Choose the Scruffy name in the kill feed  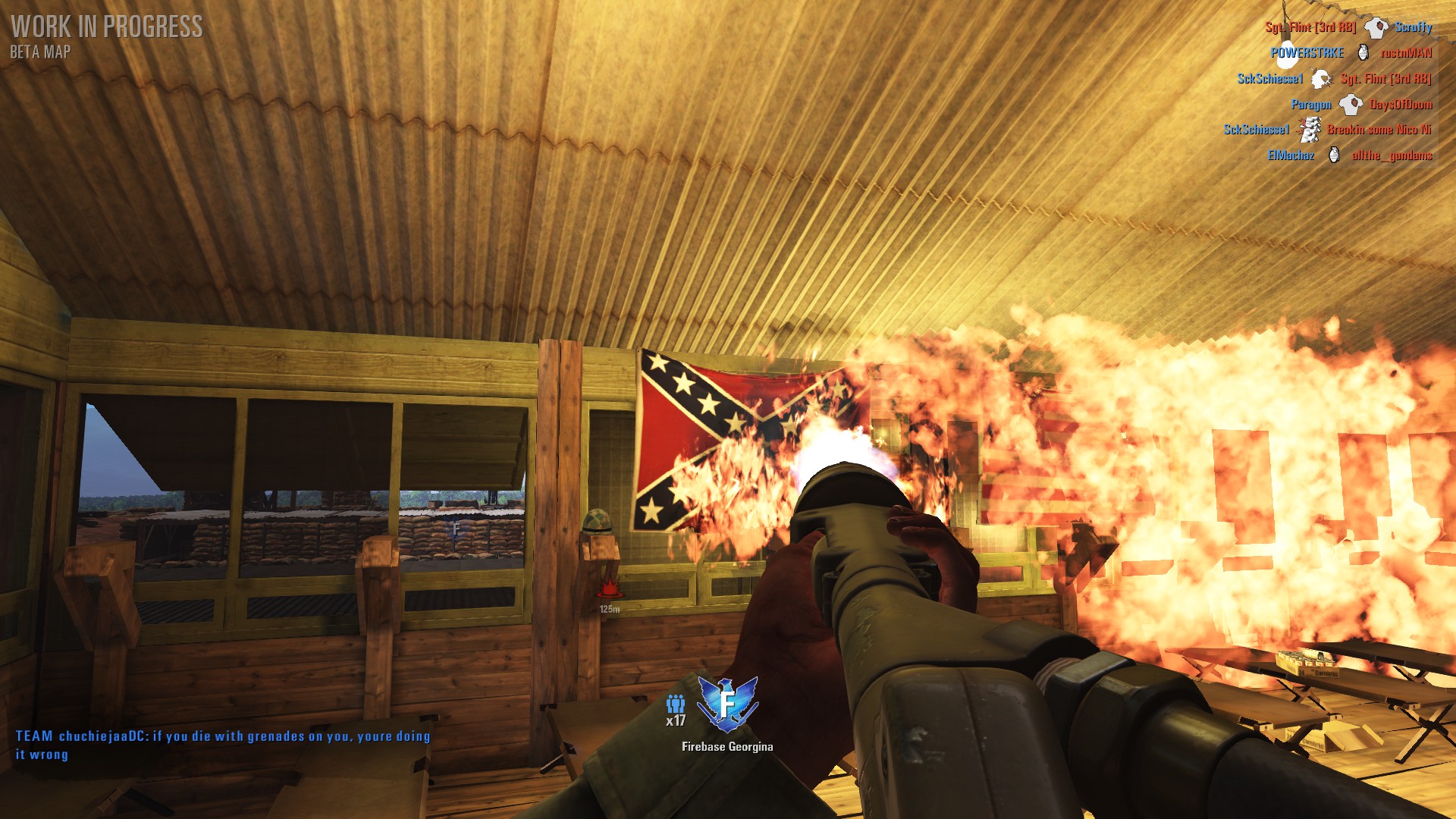pos(1414,27)
